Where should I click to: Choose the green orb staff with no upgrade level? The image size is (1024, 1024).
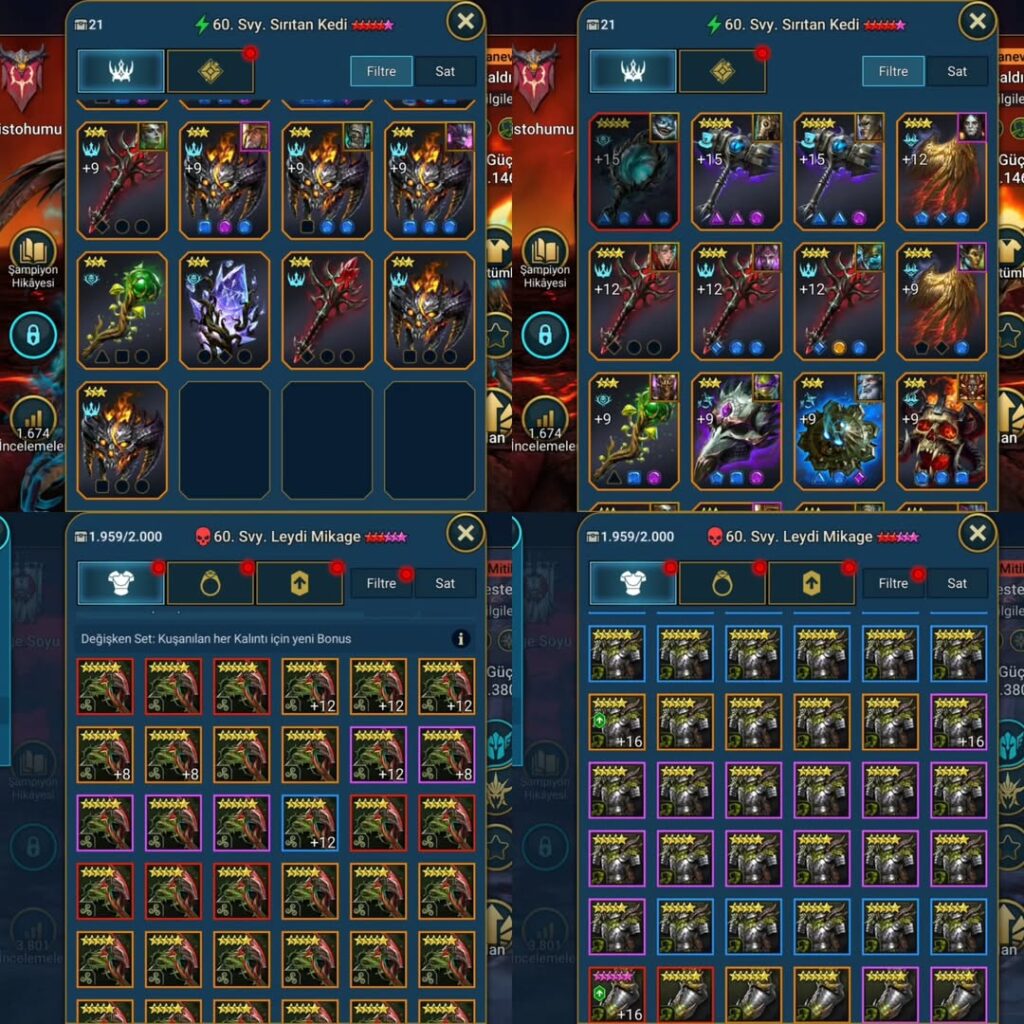122,310
